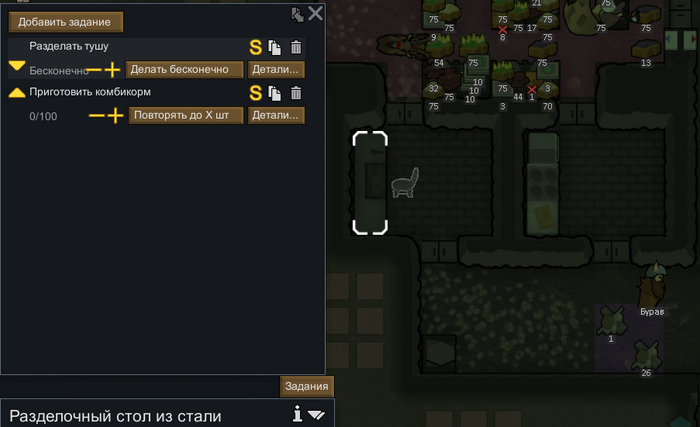Click the 'Добавить задание' button
700x427 pixels.
[x=66, y=21]
